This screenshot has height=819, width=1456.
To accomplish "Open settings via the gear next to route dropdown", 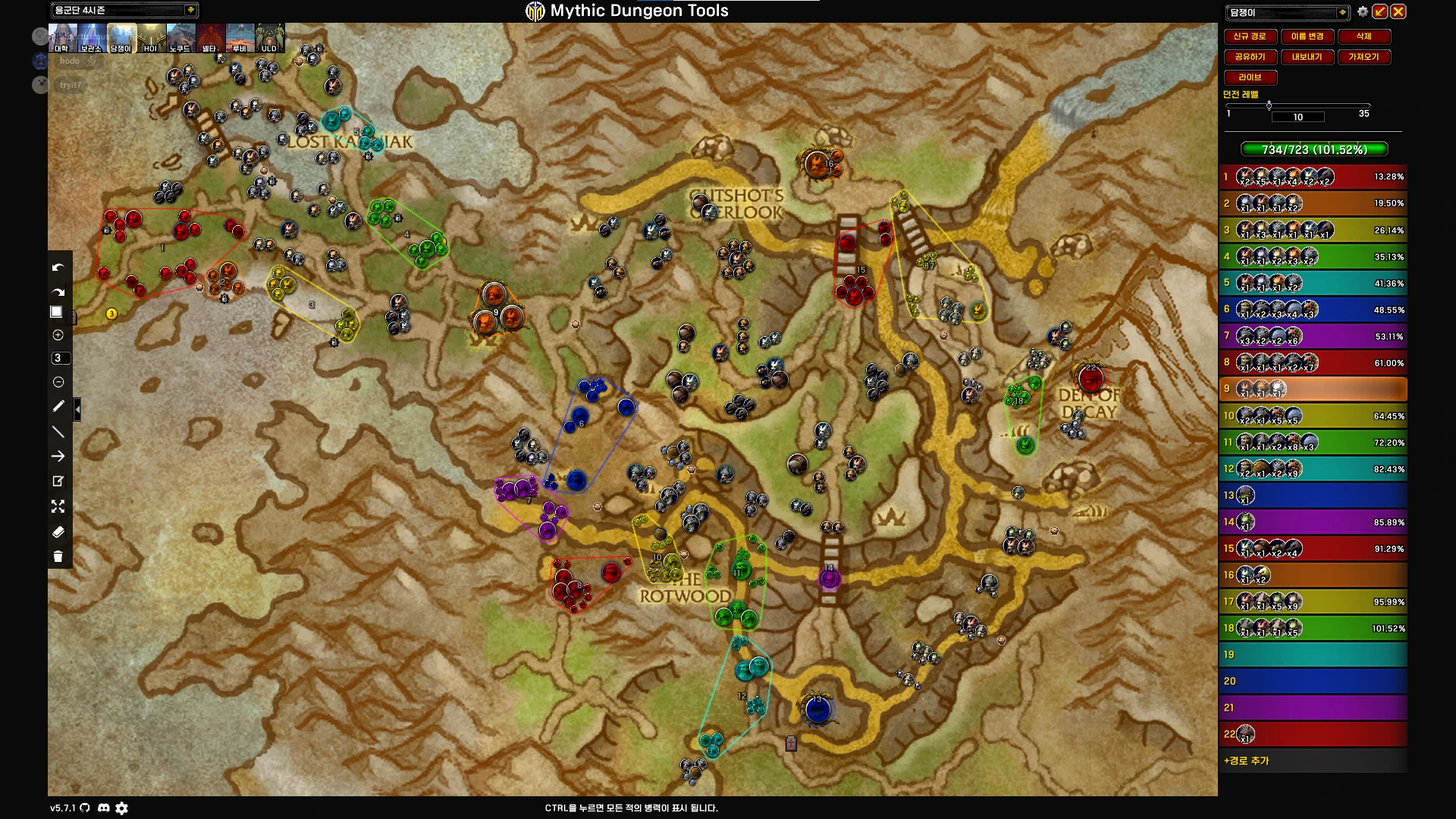I will pyautogui.click(x=1363, y=11).
